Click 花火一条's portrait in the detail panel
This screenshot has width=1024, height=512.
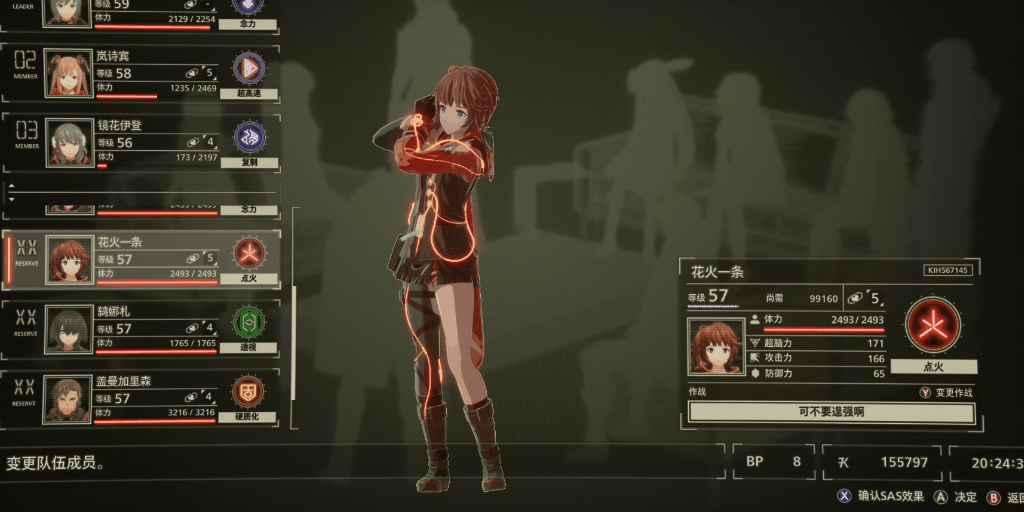pos(716,347)
